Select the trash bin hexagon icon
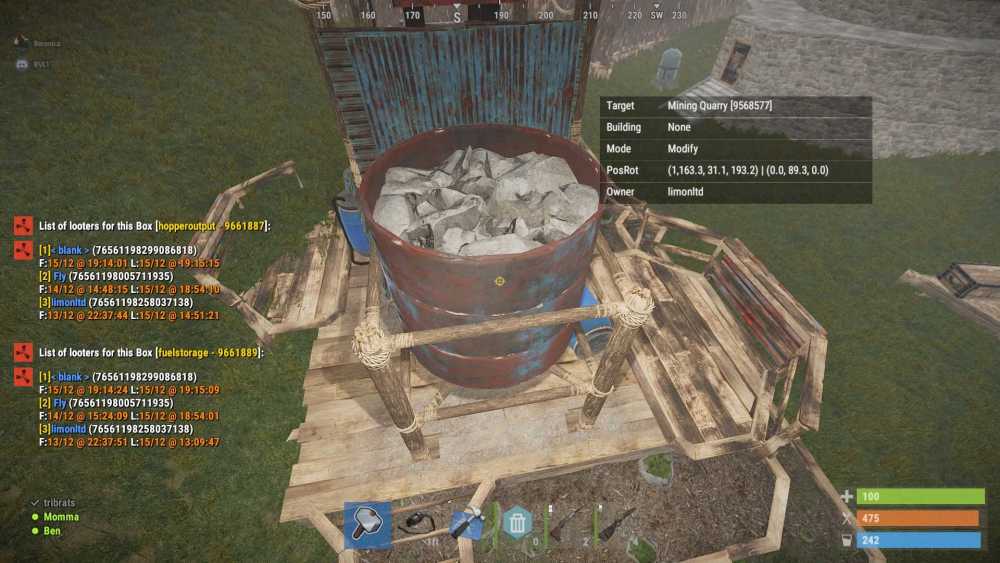The image size is (1000, 563). (517, 523)
